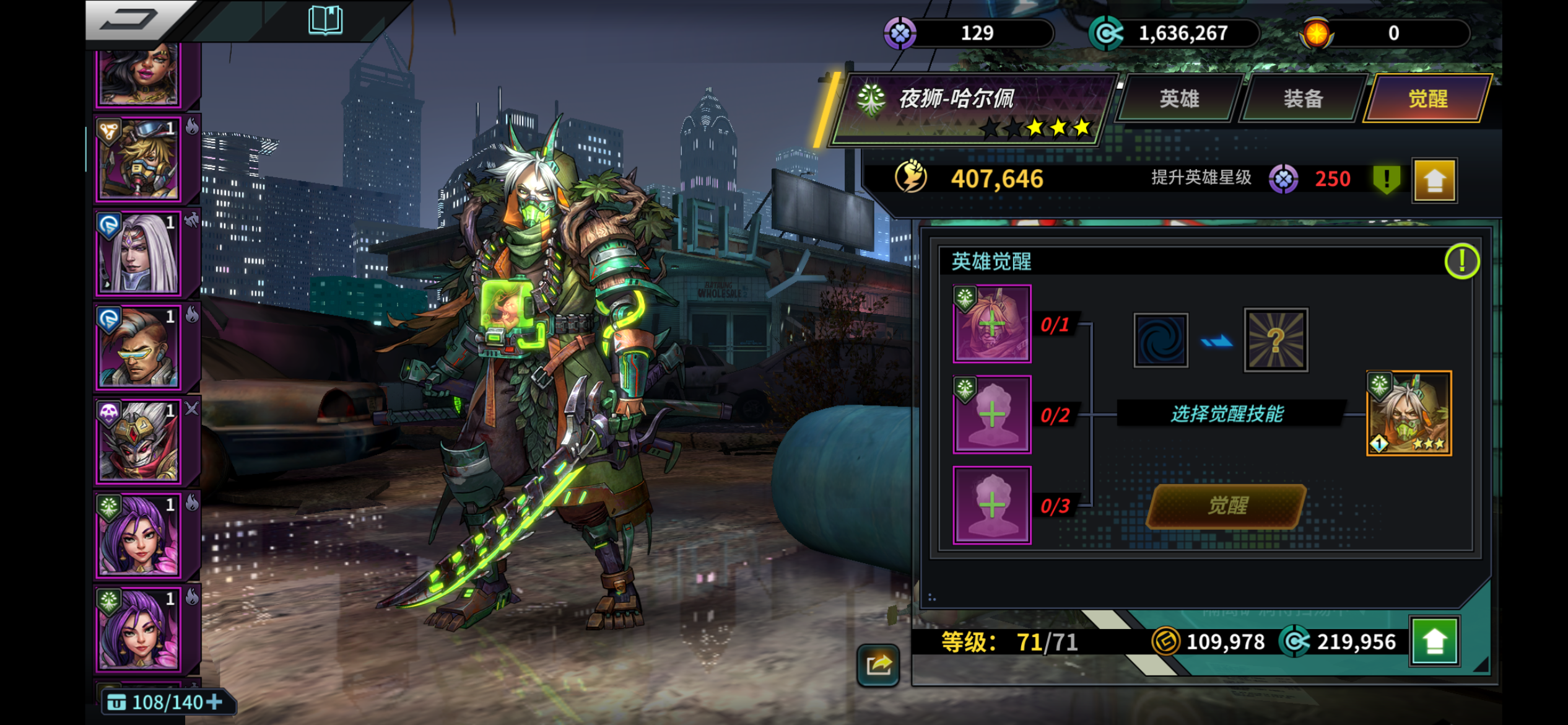This screenshot has width=1568, height=725.
Task: Select the 觉醒 tab
Action: click(1427, 99)
